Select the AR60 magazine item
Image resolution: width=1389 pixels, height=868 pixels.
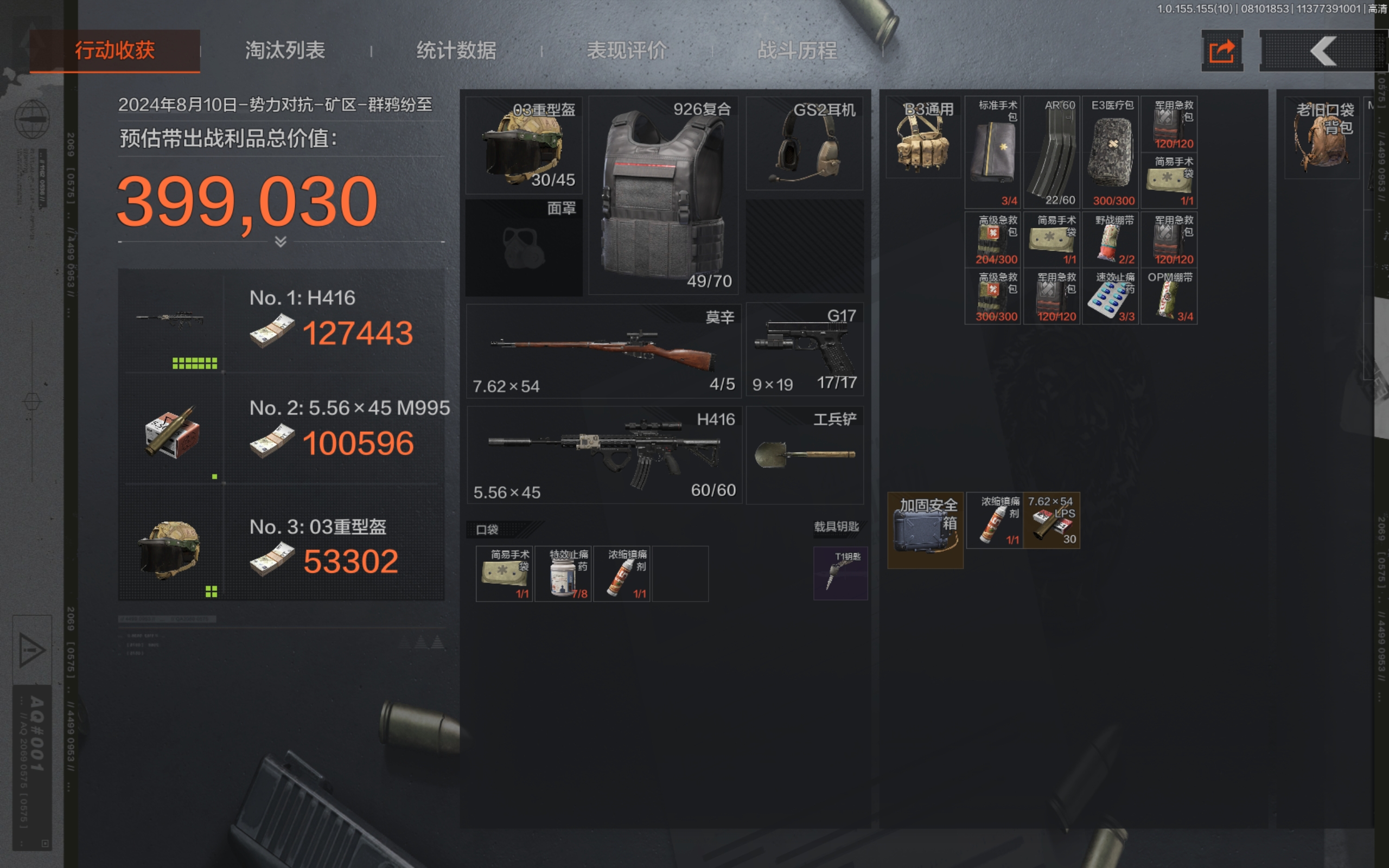click(1053, 152)
